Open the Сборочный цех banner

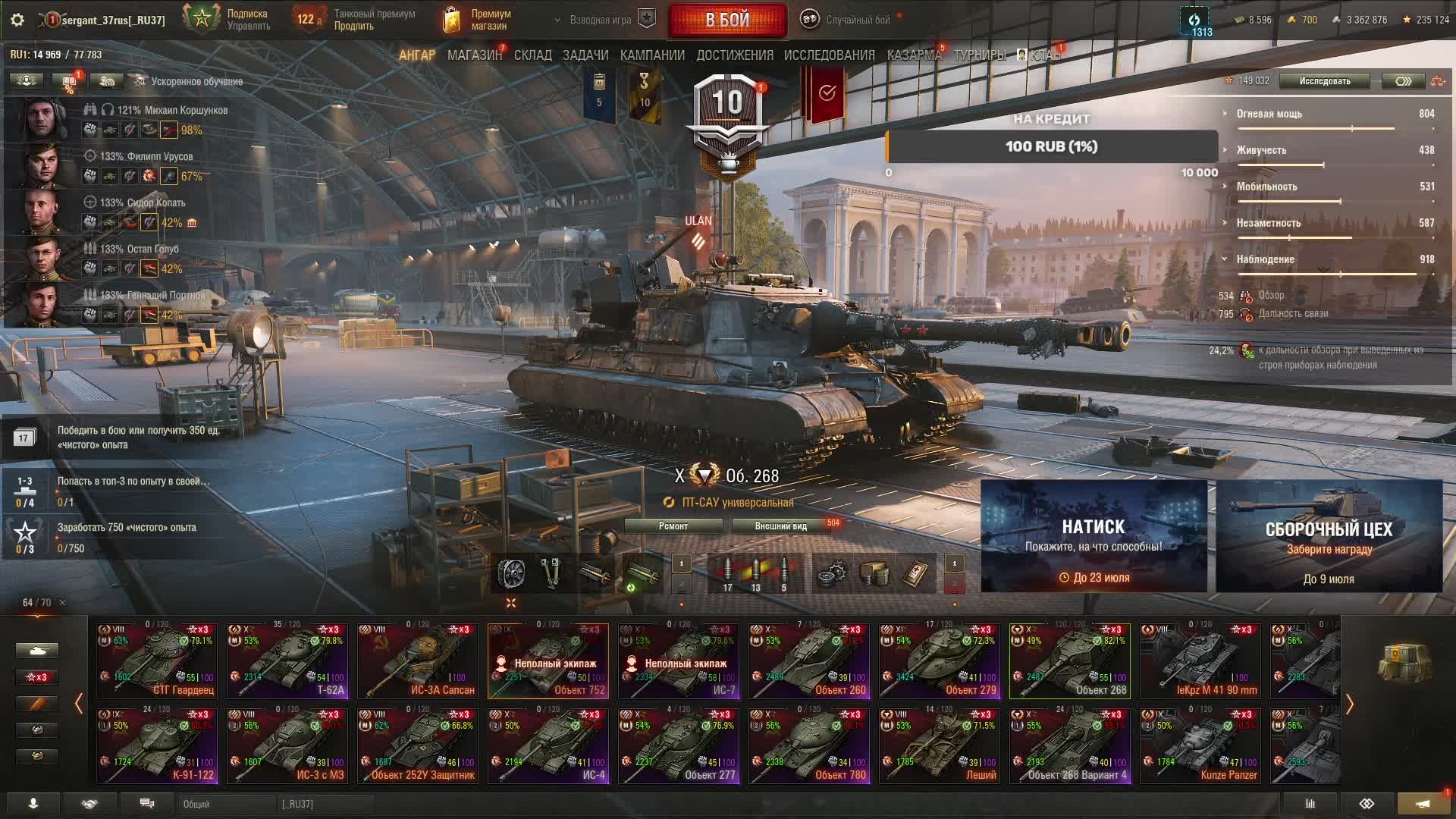point(1329,536)
